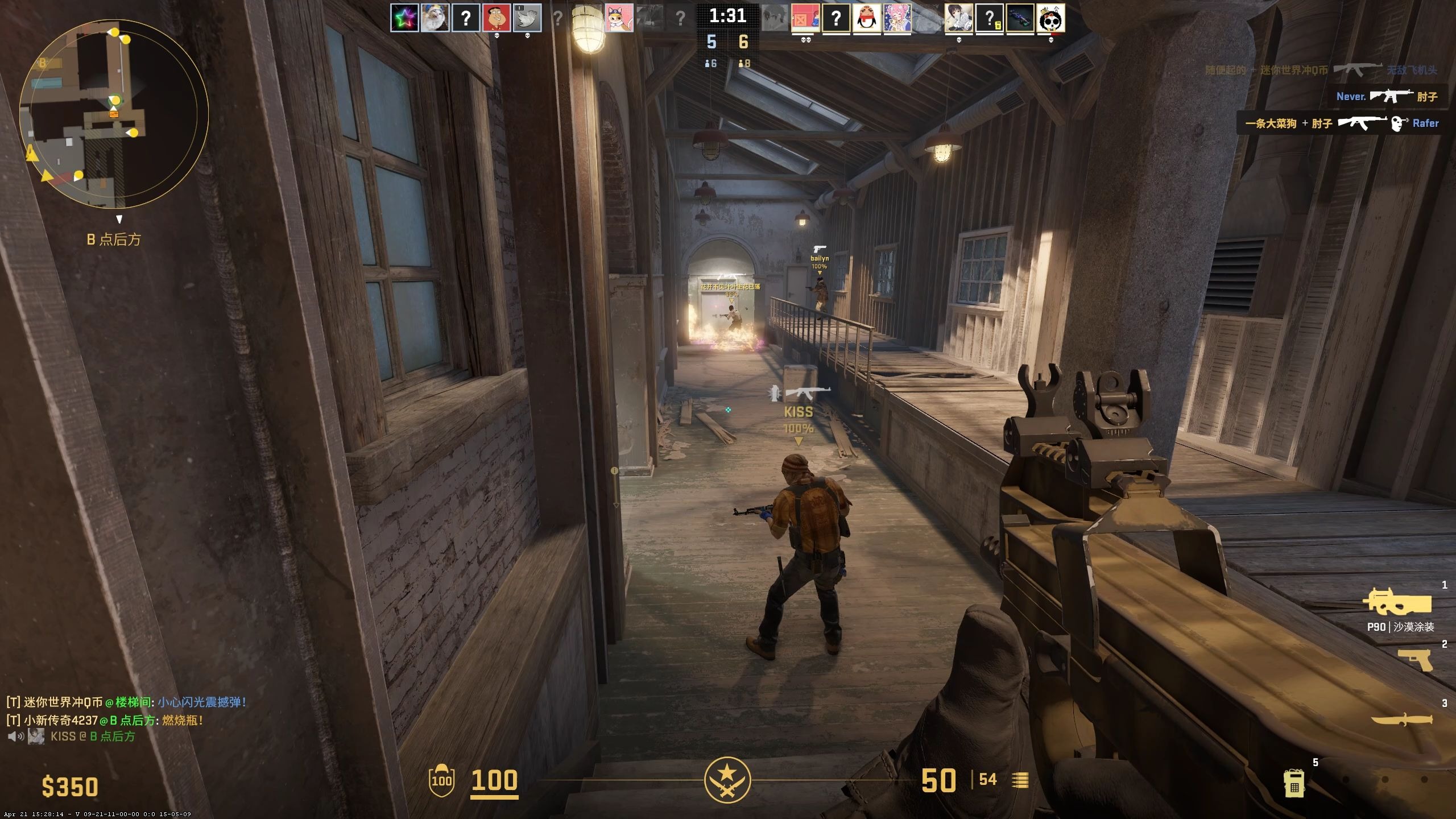Select the Never. kill feed entry
Image resolution: width=1456 pixels, height=819 pixels.
[1387, 96]
